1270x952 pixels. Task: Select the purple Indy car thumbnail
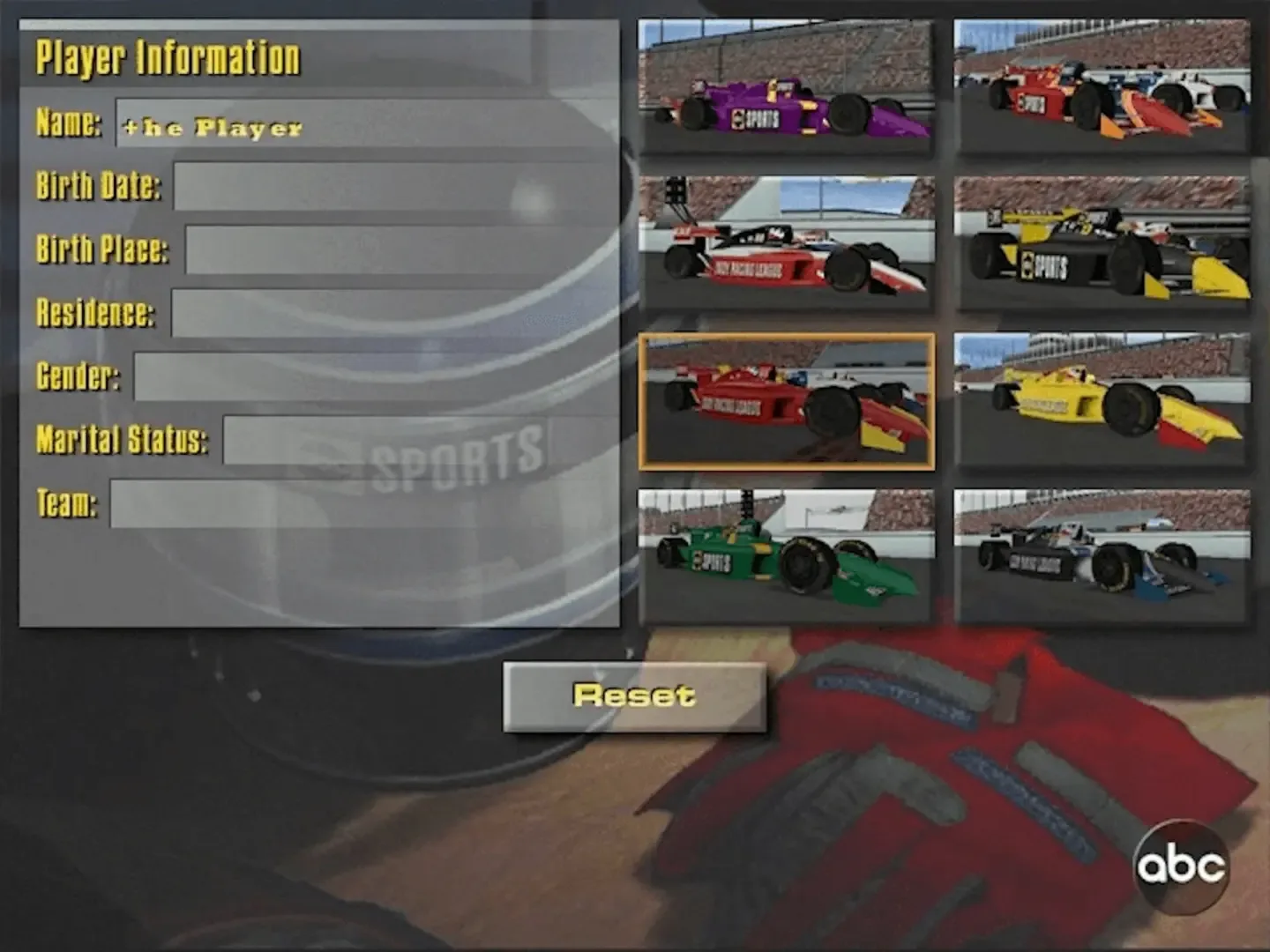coord(788,84)
